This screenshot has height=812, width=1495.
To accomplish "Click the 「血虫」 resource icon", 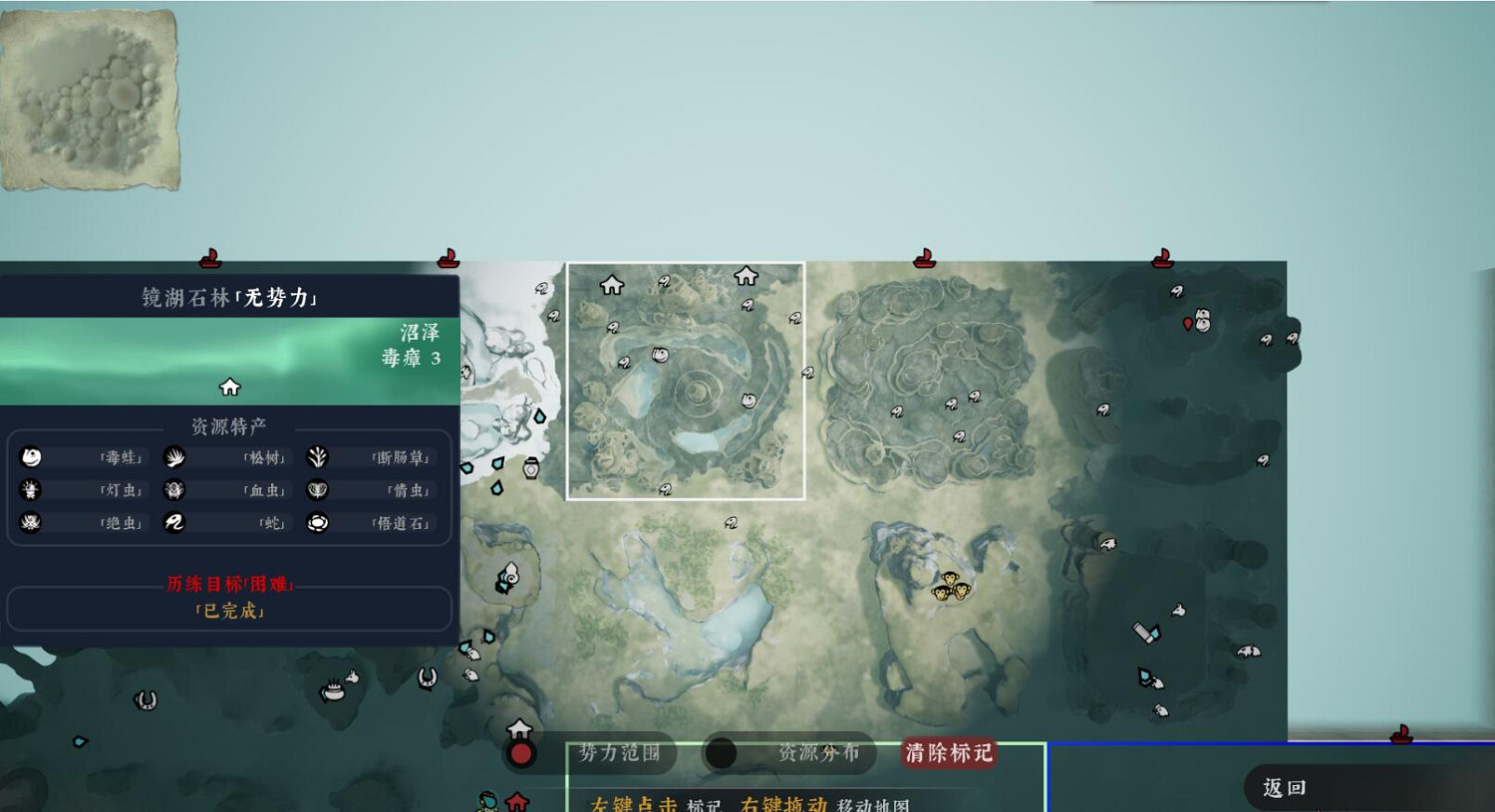I will [x=175, y=489].
